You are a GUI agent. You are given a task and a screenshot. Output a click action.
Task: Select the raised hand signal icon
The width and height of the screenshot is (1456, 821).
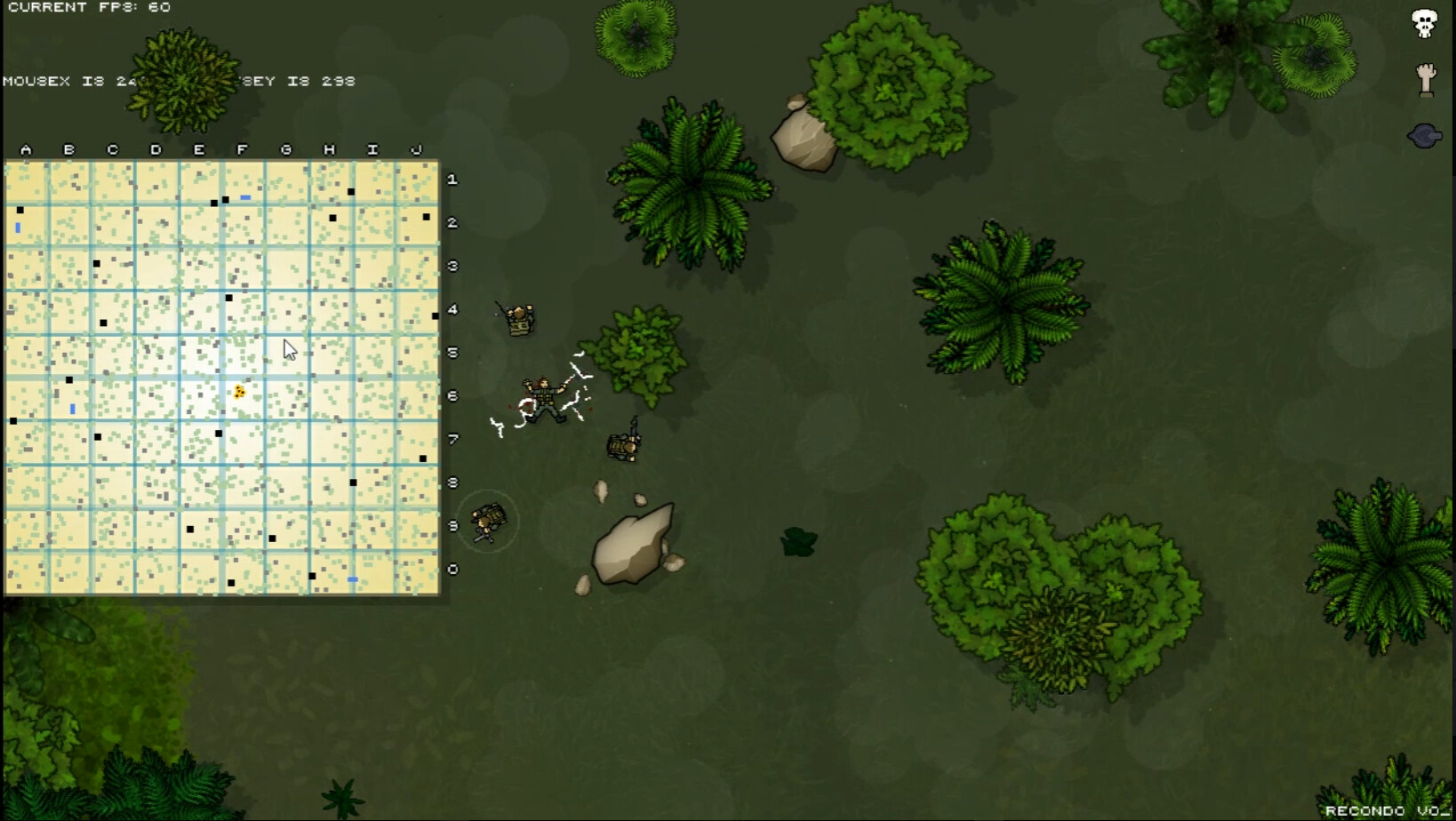(x=1426, y=80)
